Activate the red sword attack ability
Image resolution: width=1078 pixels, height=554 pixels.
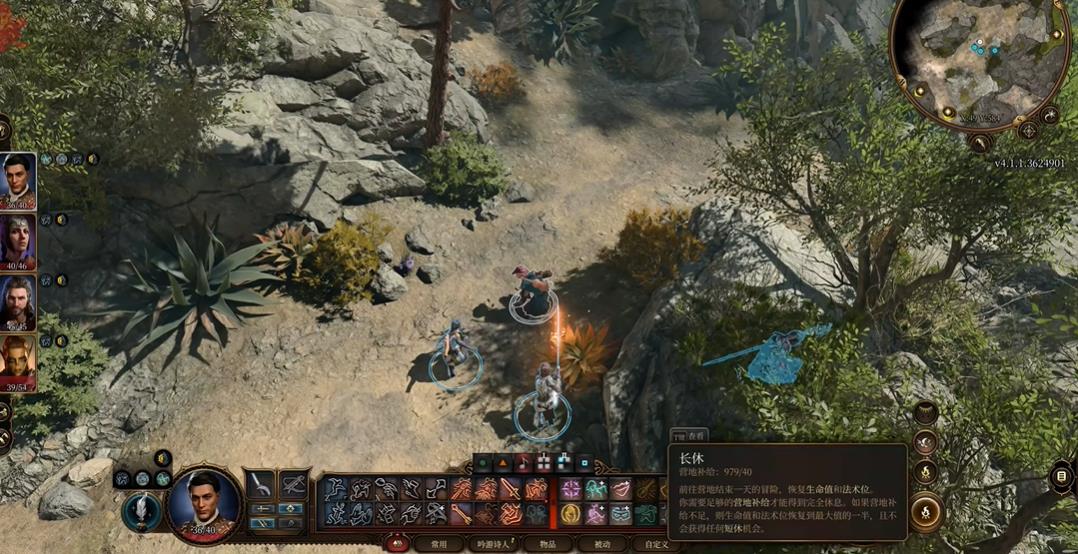(510, 489)
